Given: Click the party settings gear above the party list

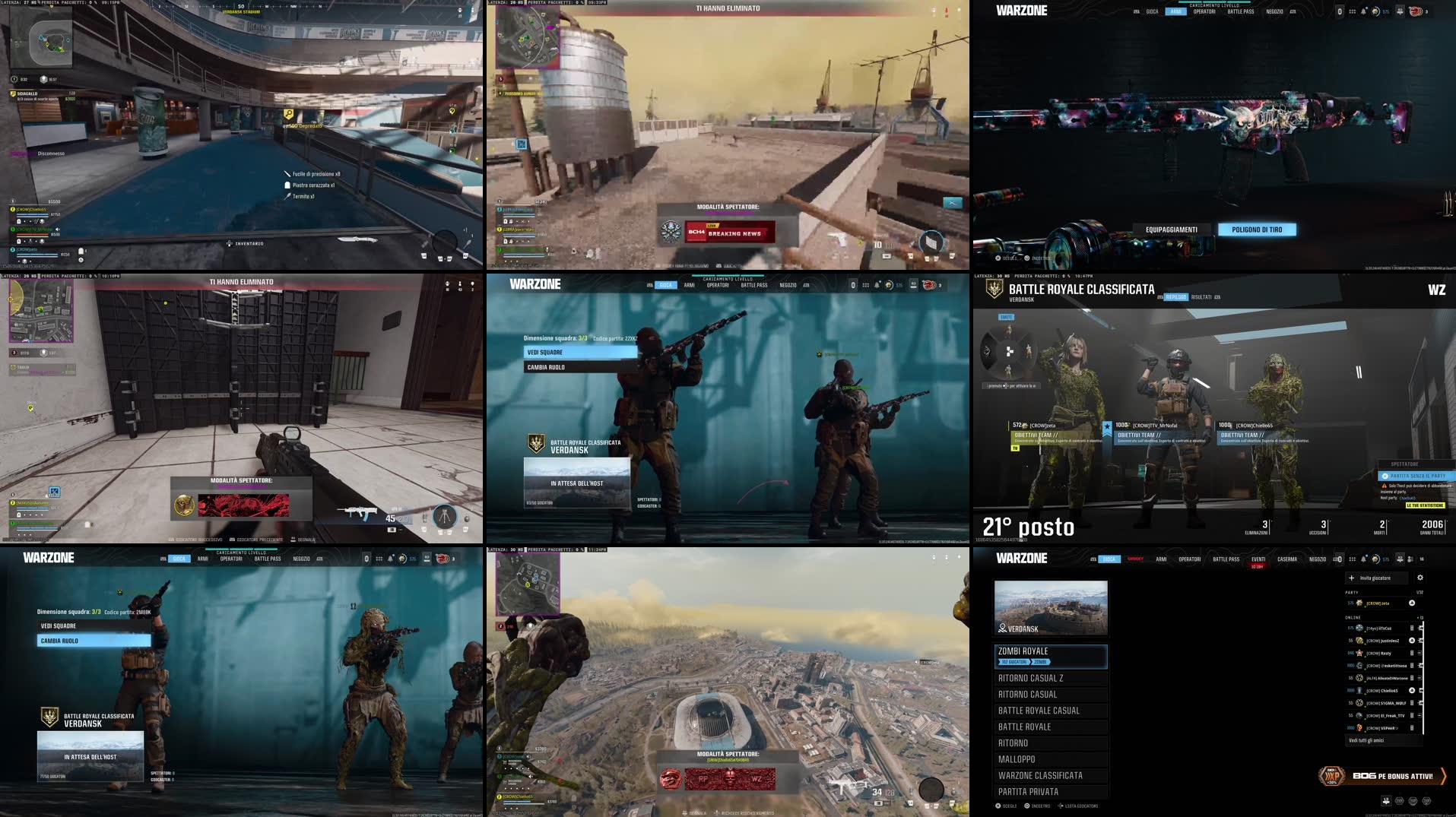Looking at the screenshot, I should 1420,578.
